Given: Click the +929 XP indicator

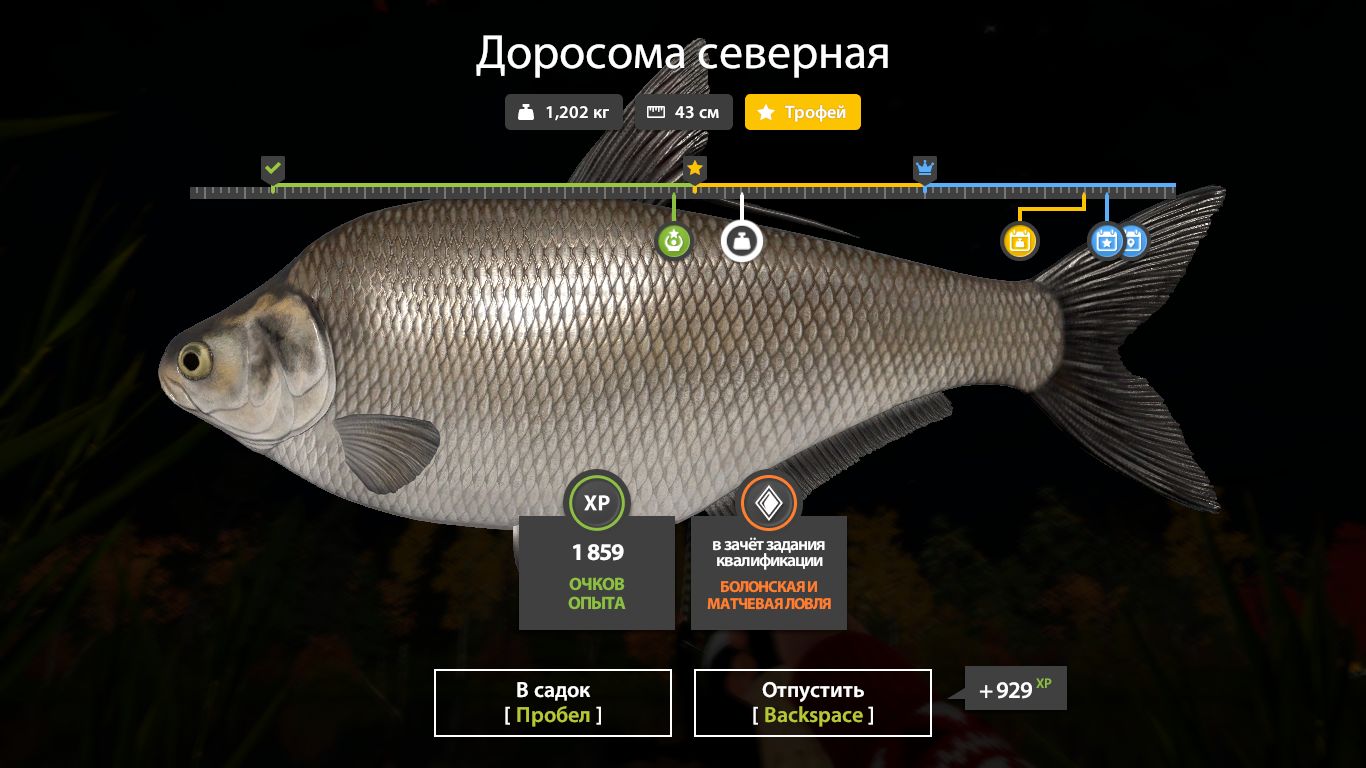Looking at the screenshot, I should [1014, 688].
